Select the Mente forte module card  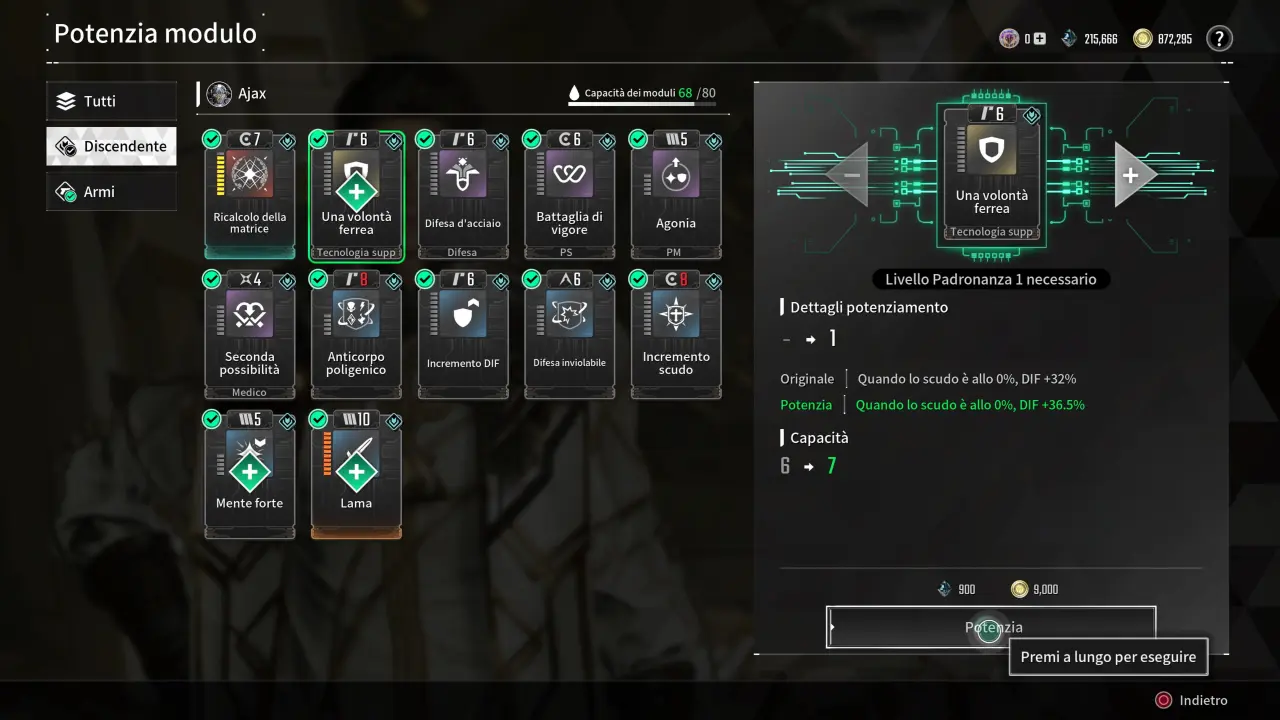250,475
